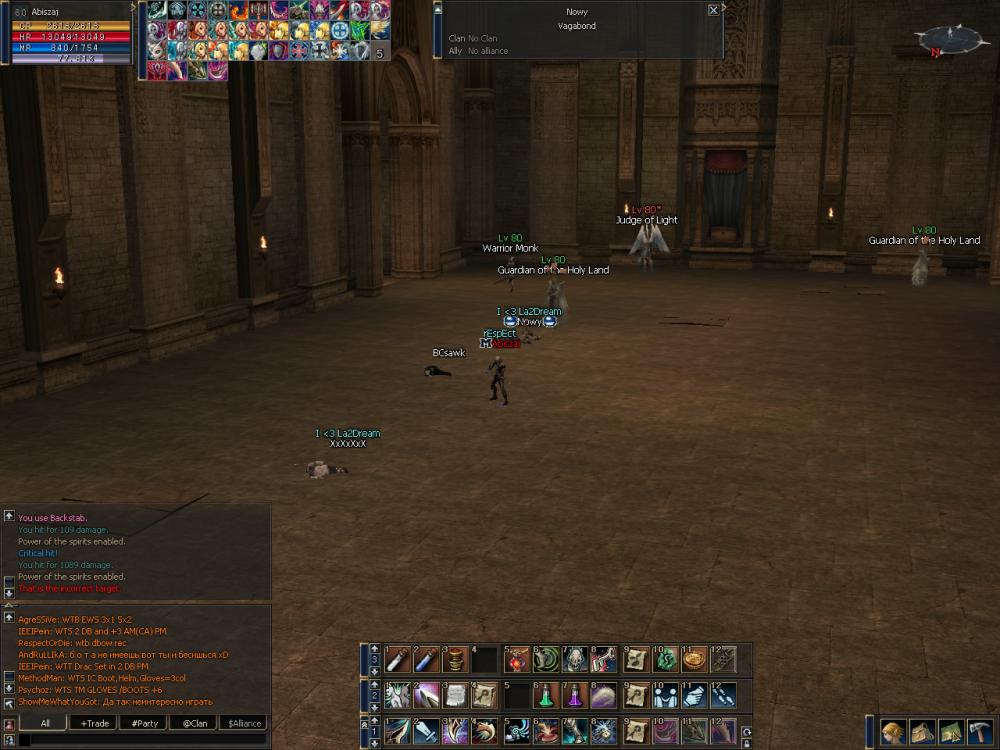The width and height of the screenshot is (1000, 750).
Task: Use the skull skill in top hotbar
Action: (x=575, y=660)
